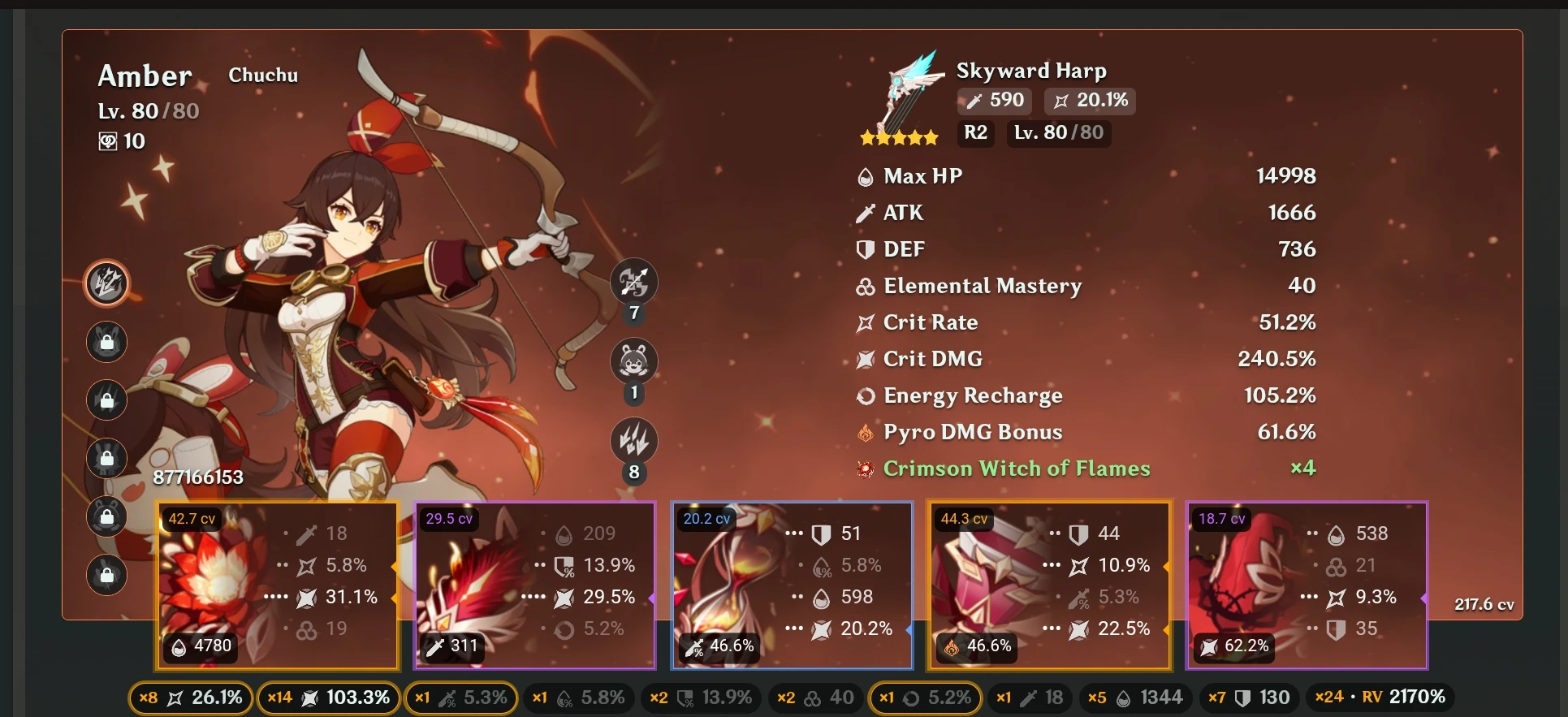Select the flower artifact showing 4780 HP
This screenshot has width=1568, height=717.
(276, 586)
